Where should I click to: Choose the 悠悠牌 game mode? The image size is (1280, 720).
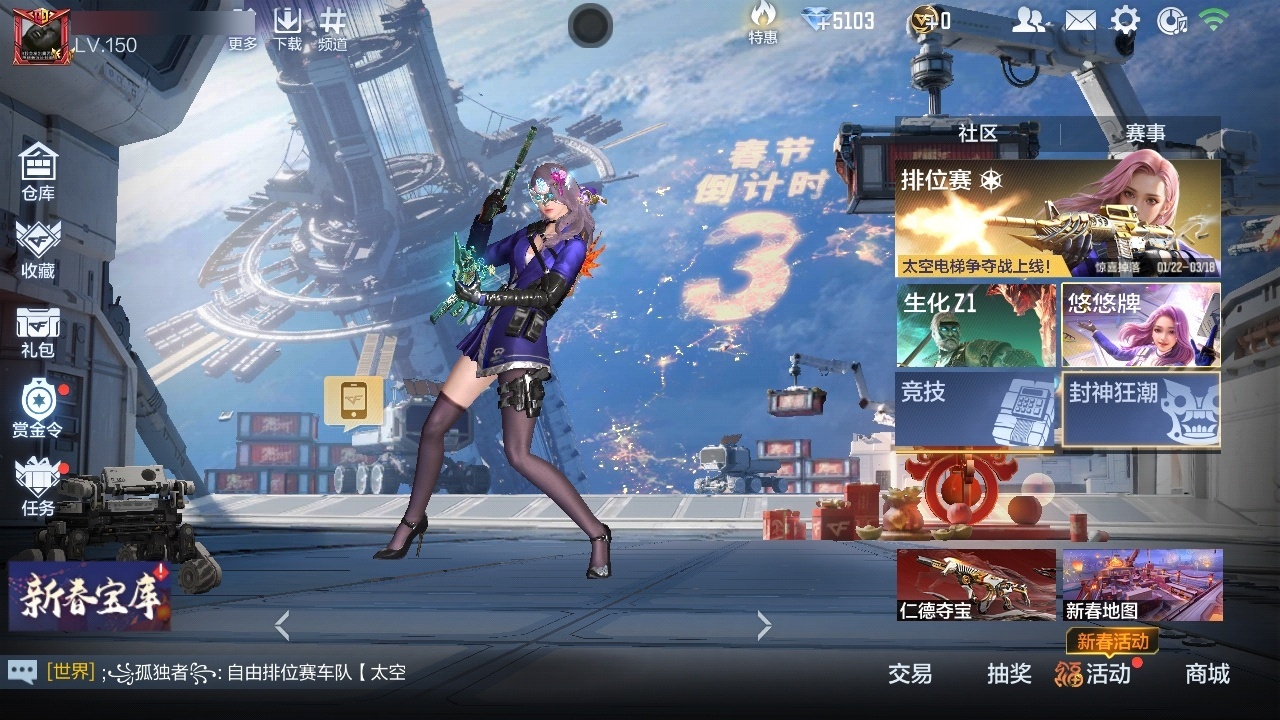pos(1141,325)
